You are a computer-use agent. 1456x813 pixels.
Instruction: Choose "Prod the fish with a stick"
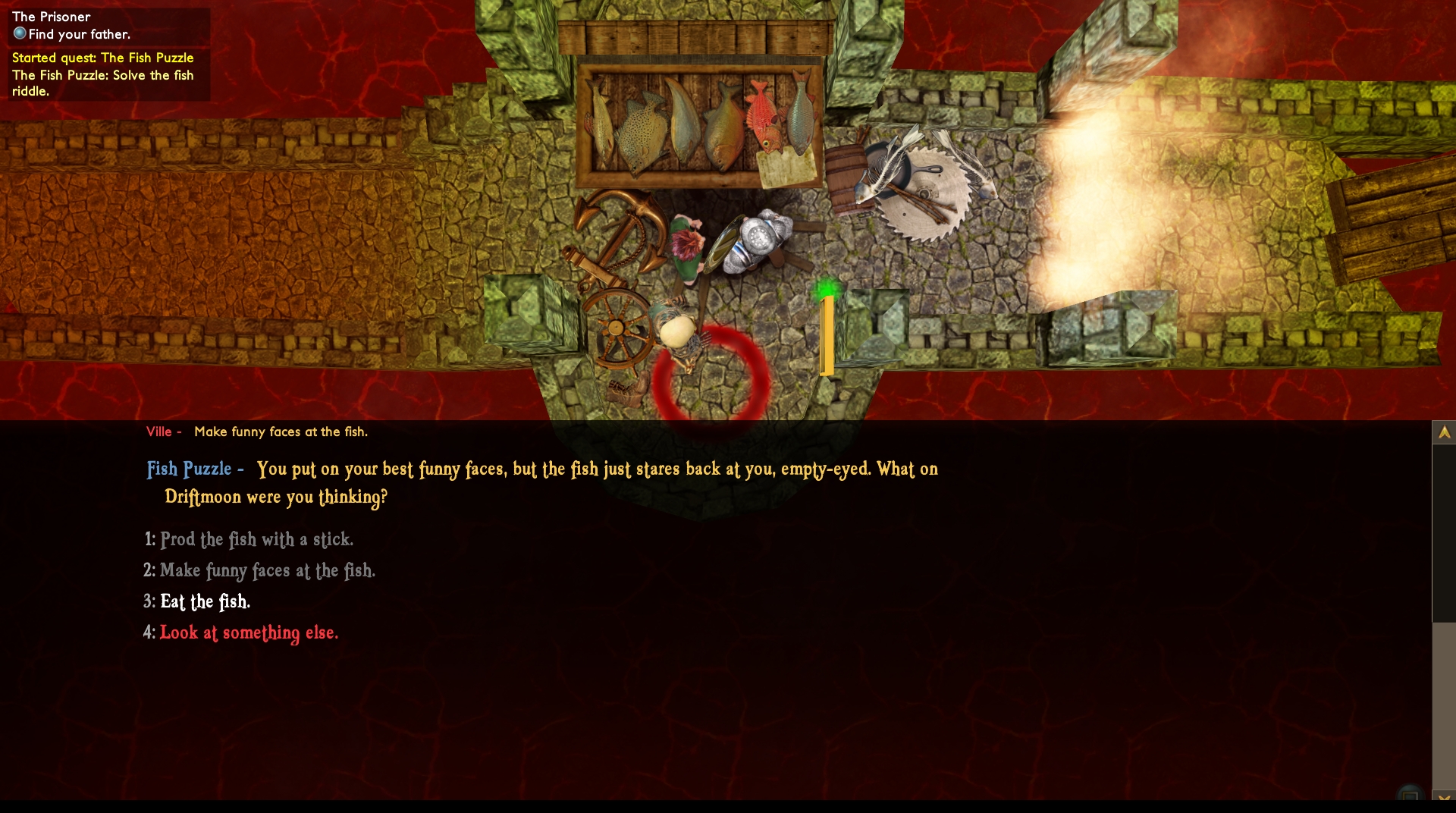(256, 539)
